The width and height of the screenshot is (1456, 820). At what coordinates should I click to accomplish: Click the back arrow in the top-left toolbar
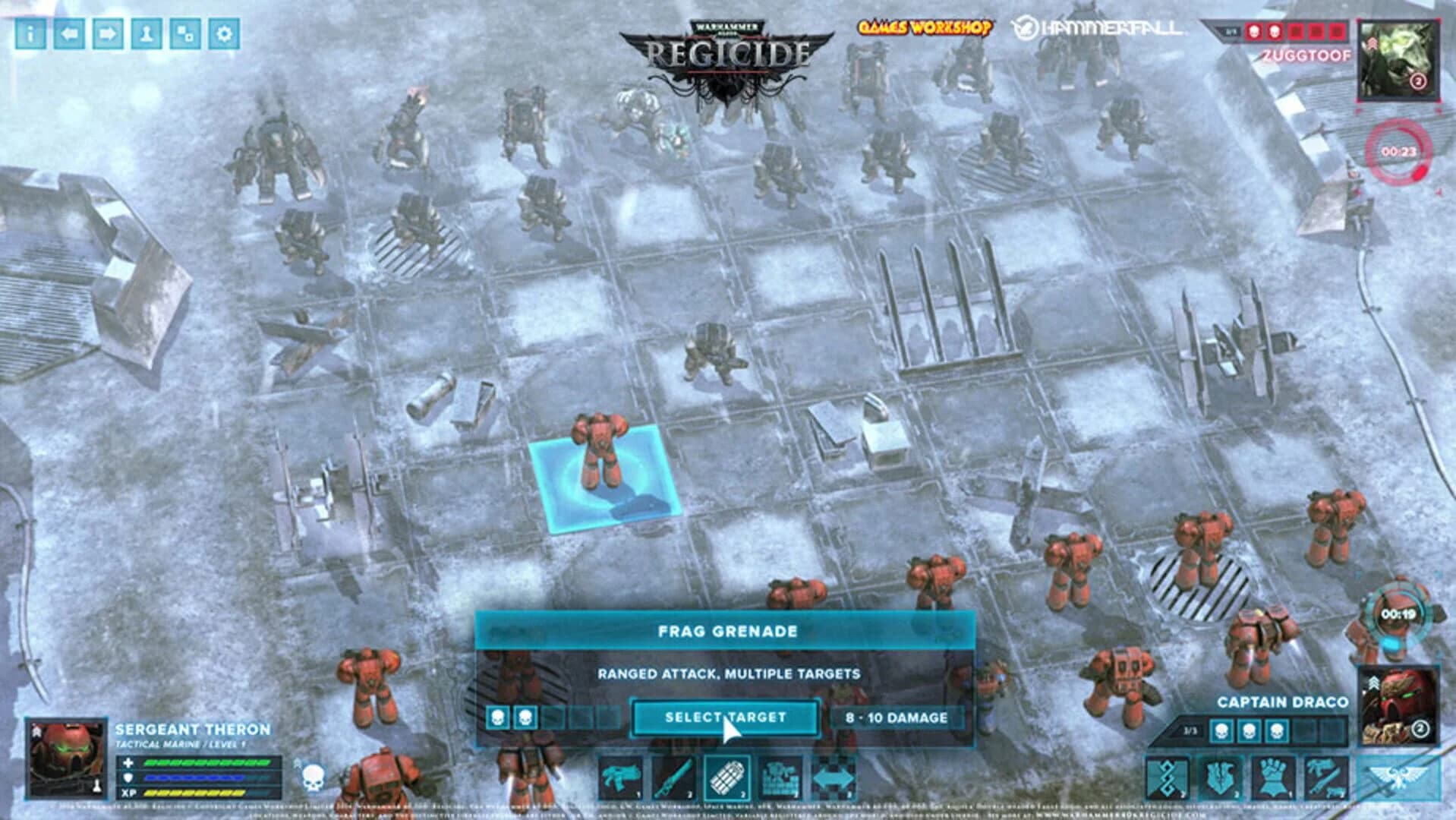(x=71, y=33)
